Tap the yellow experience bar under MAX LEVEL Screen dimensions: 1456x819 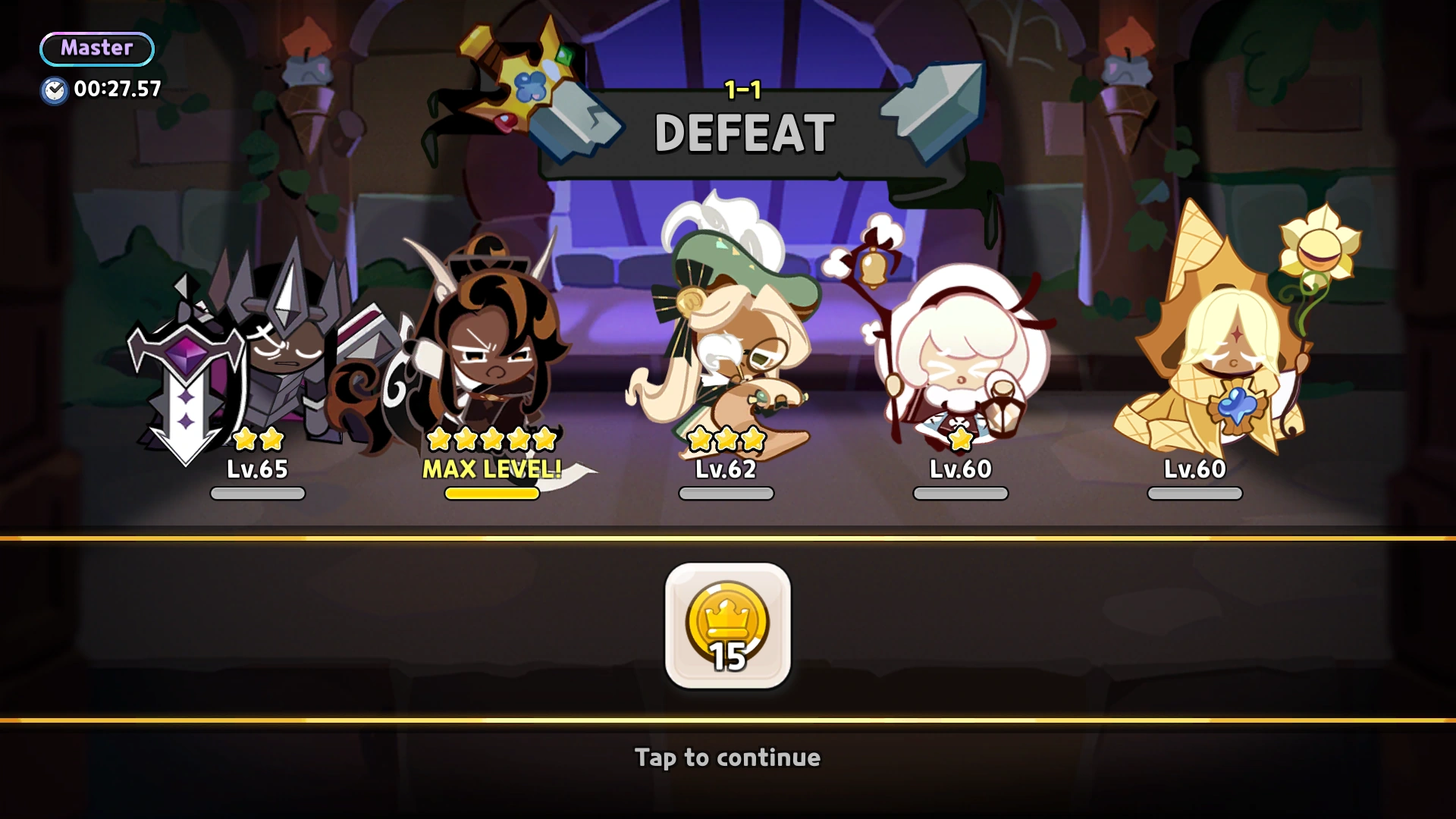[x=492, y=494]
